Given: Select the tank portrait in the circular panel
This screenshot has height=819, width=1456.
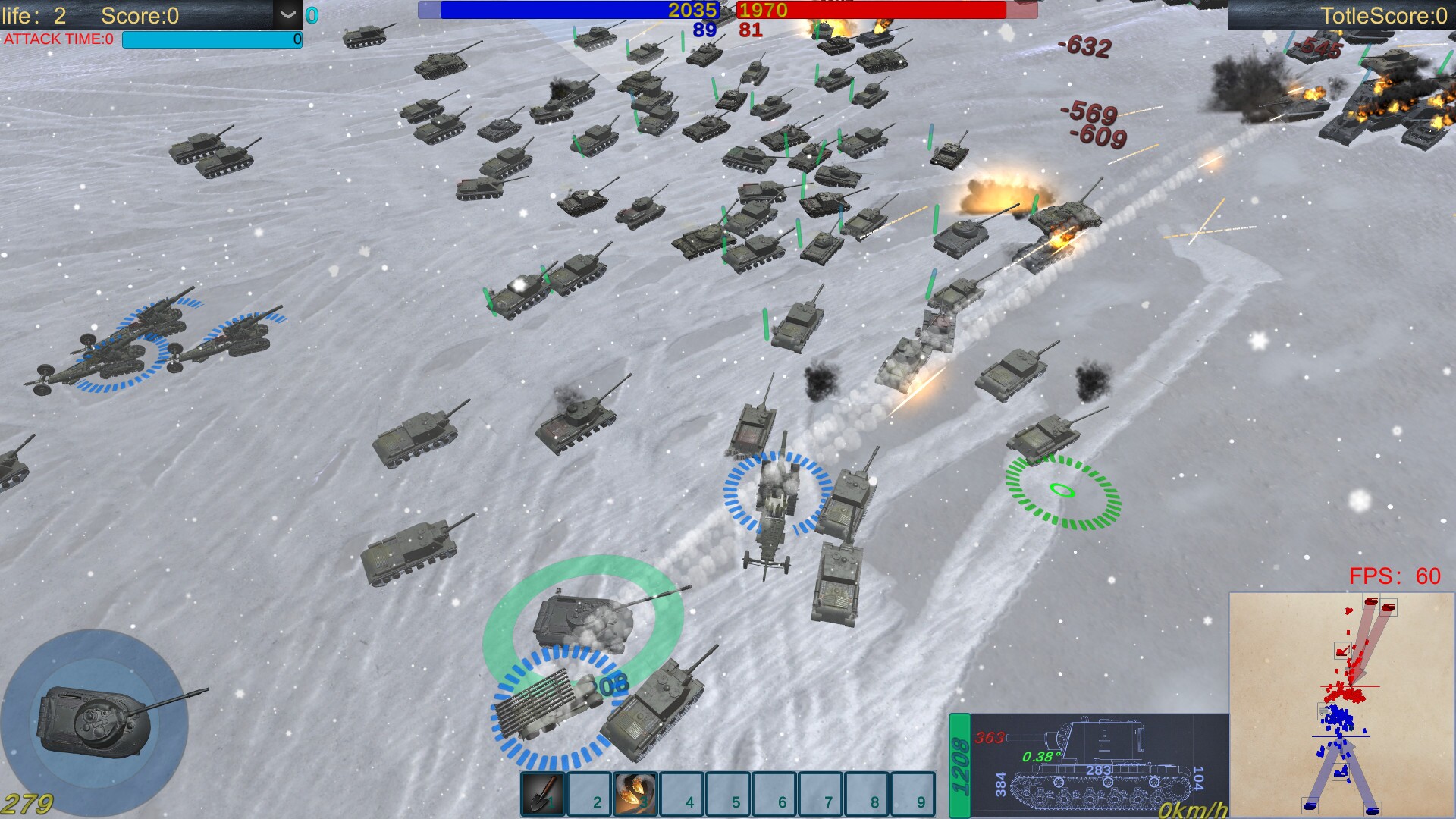Looking at the screenshot, I should tap(95, 719).
